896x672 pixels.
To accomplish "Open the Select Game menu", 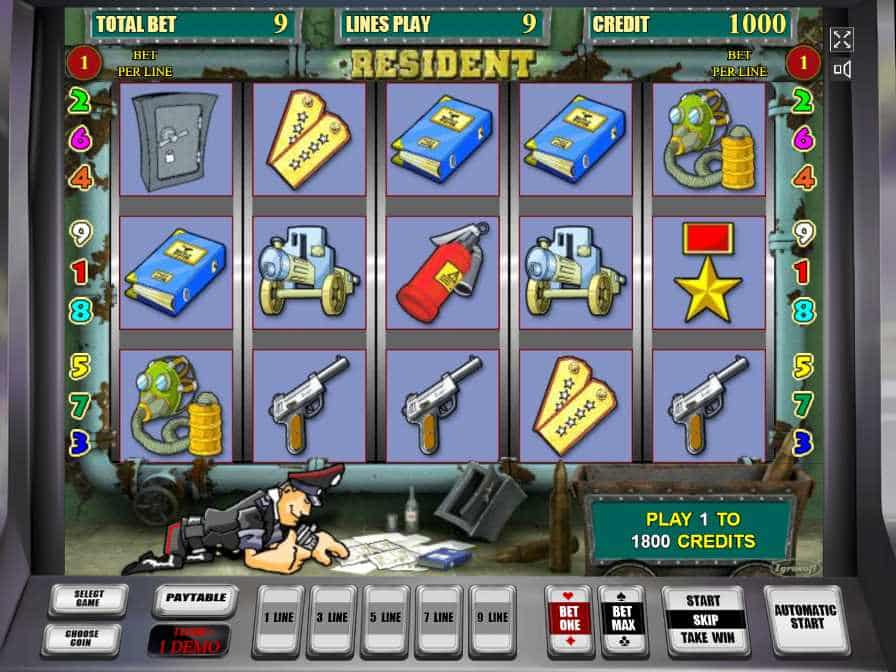I will 89,600.
